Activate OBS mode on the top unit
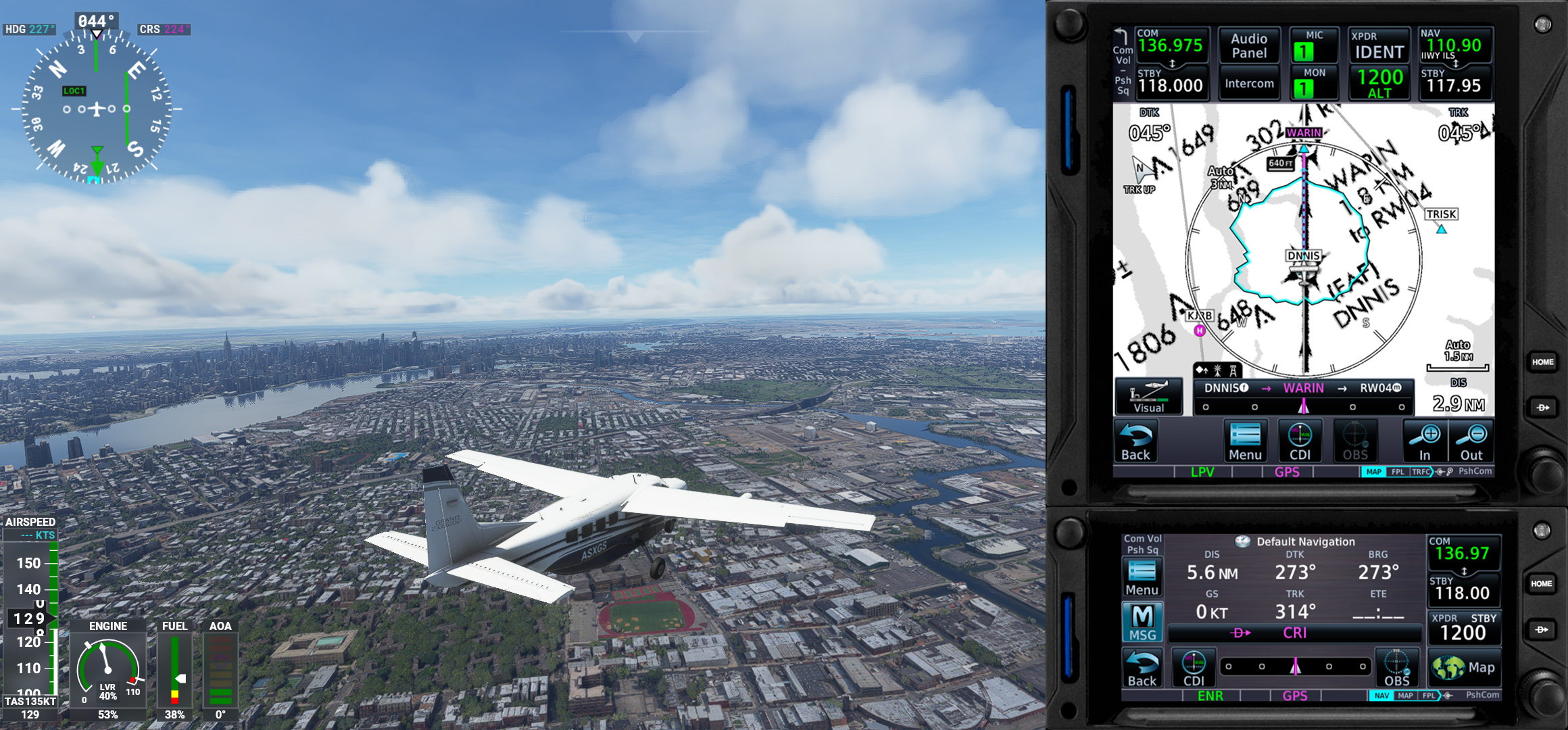Screen dimensions: 1568x730 coord(1354,441)
